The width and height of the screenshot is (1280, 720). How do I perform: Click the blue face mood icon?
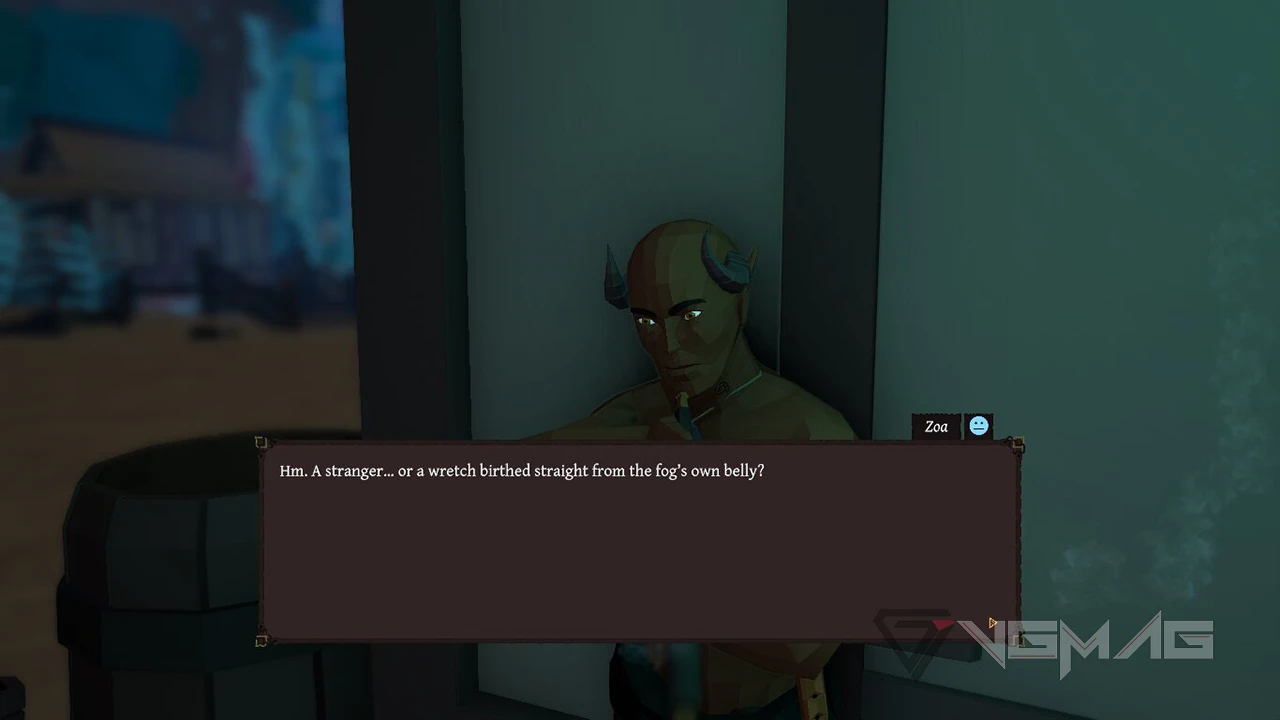tap(978, 427)
